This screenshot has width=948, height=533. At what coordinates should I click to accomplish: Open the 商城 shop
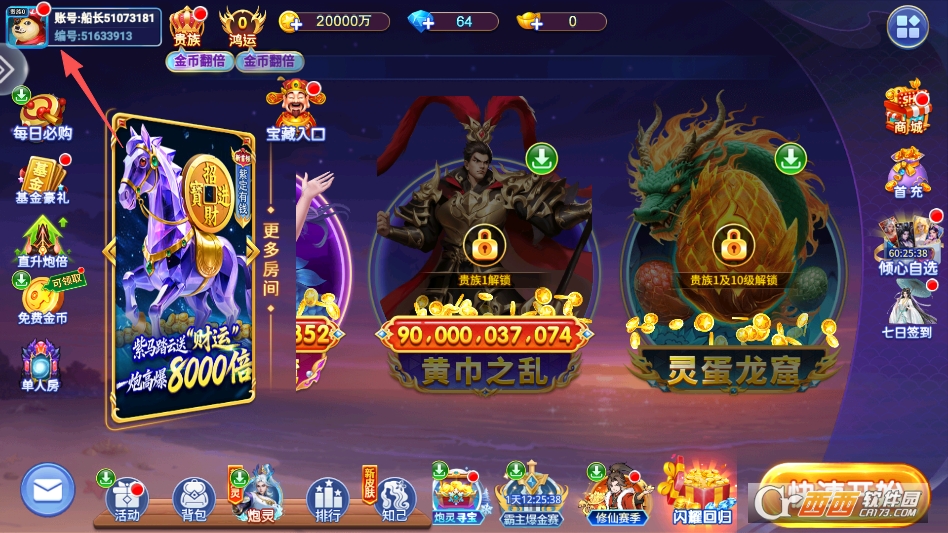pos(907,108)
